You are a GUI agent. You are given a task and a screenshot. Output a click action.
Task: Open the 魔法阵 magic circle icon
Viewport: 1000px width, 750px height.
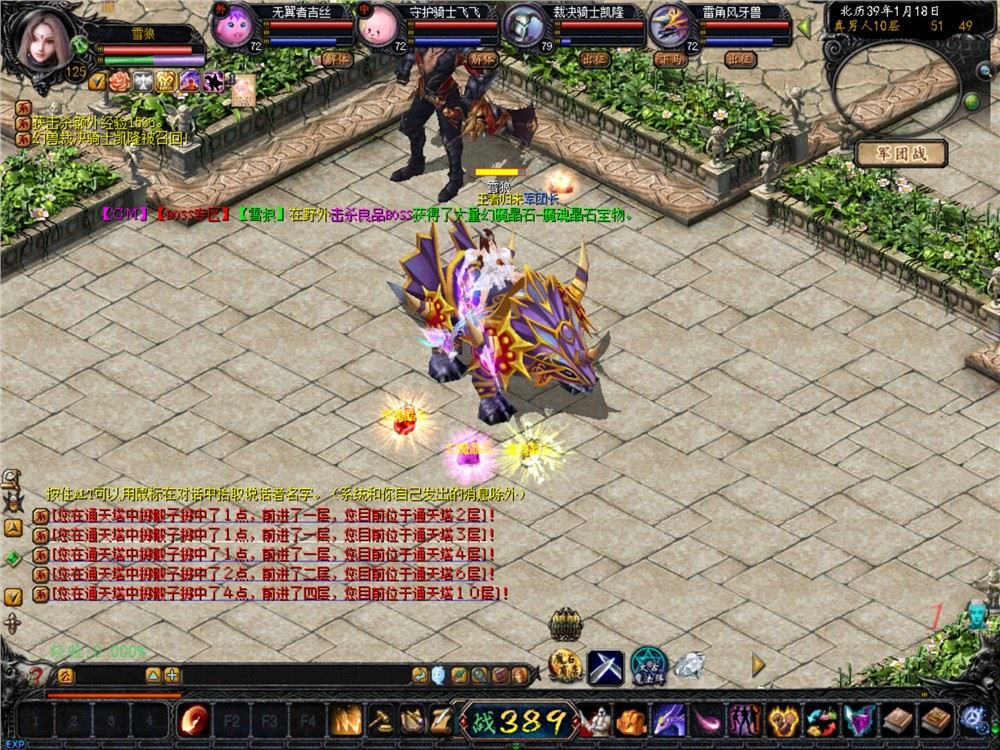[648, 666]
